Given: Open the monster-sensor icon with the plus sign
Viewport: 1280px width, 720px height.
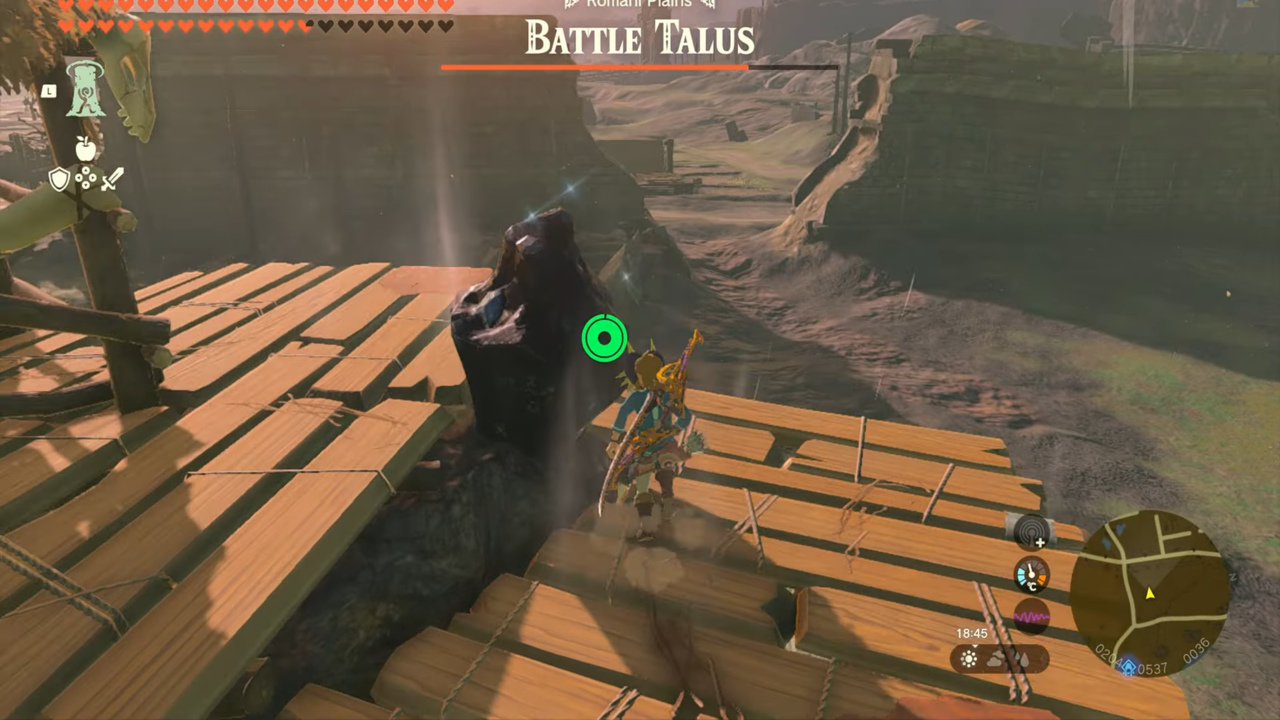Looking at the screenshot, I should click(1030, 532).
